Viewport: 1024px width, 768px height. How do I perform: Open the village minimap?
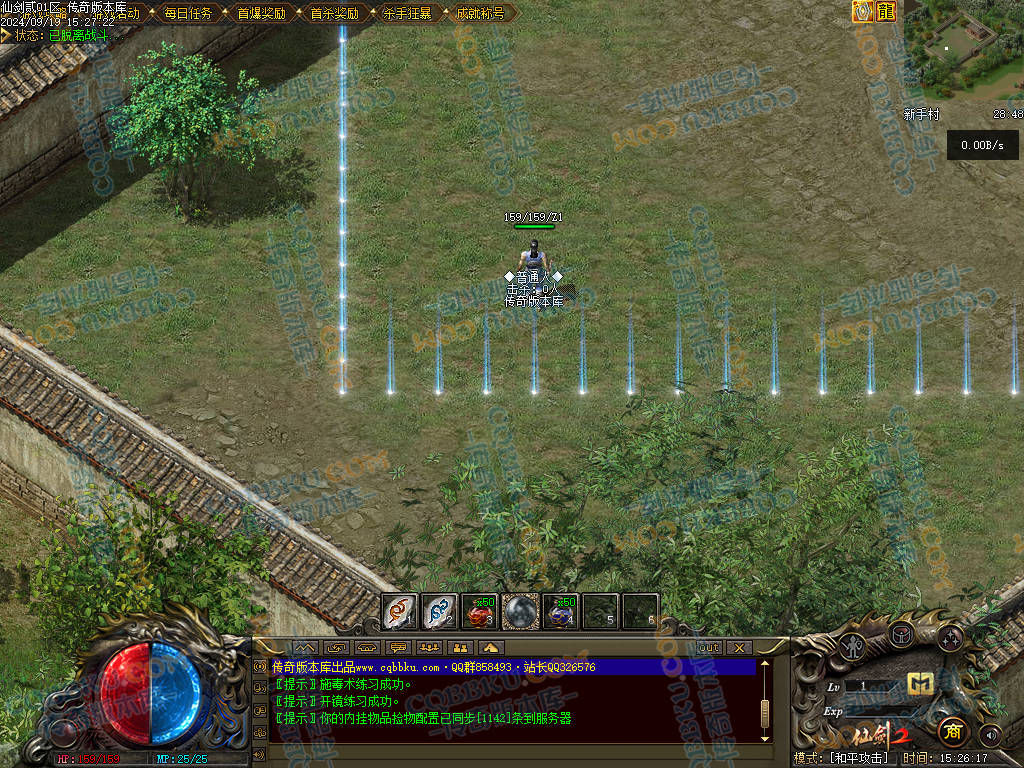962,50
